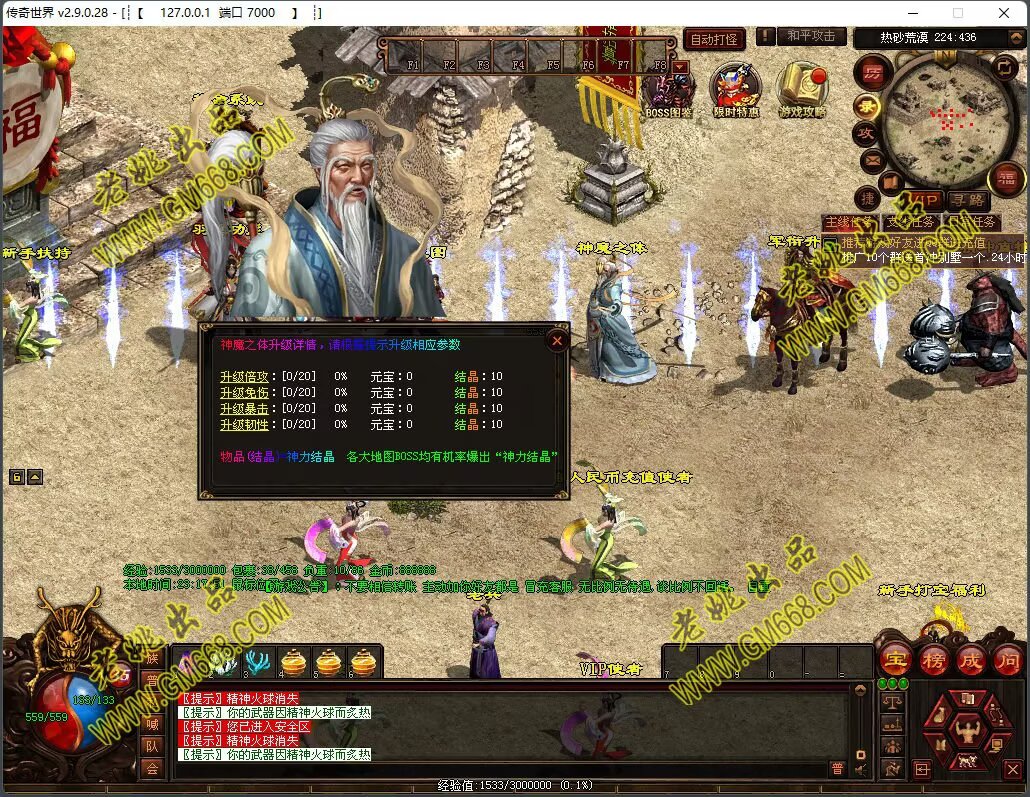Open the 限时特惠 limited-time offer

736,88
